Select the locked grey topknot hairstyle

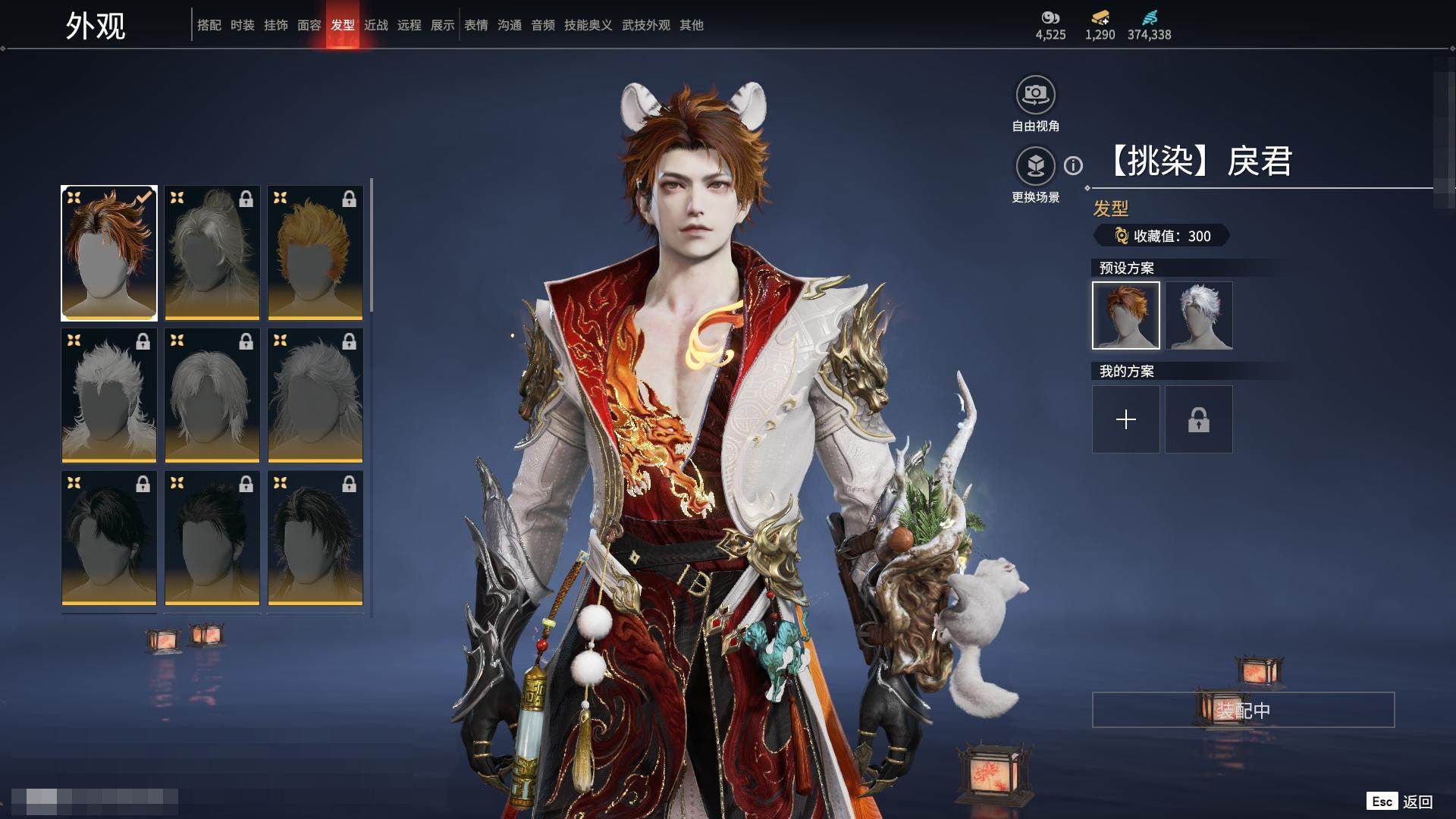click(x=212, y=253)
